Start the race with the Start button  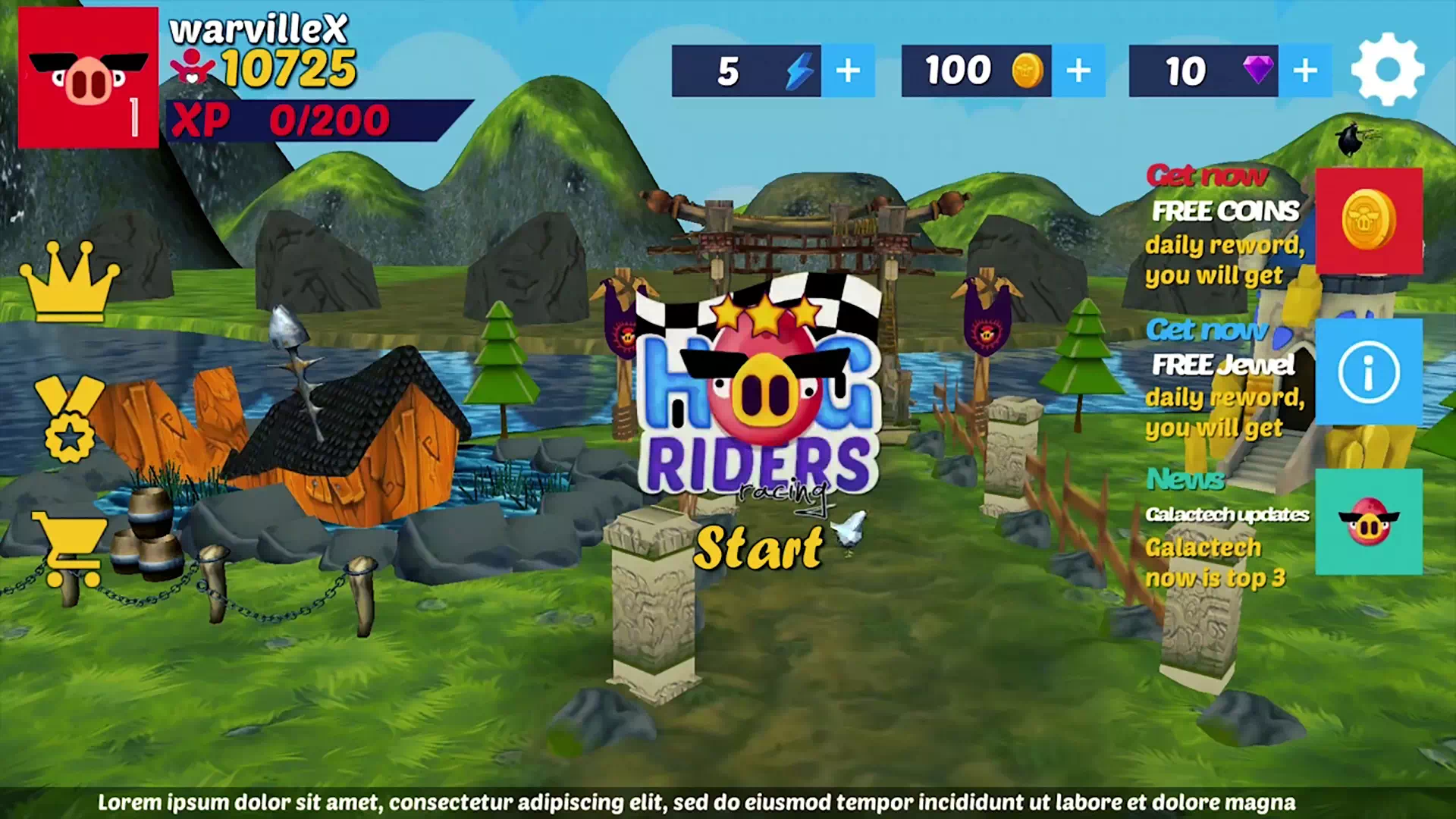[758, 548]
